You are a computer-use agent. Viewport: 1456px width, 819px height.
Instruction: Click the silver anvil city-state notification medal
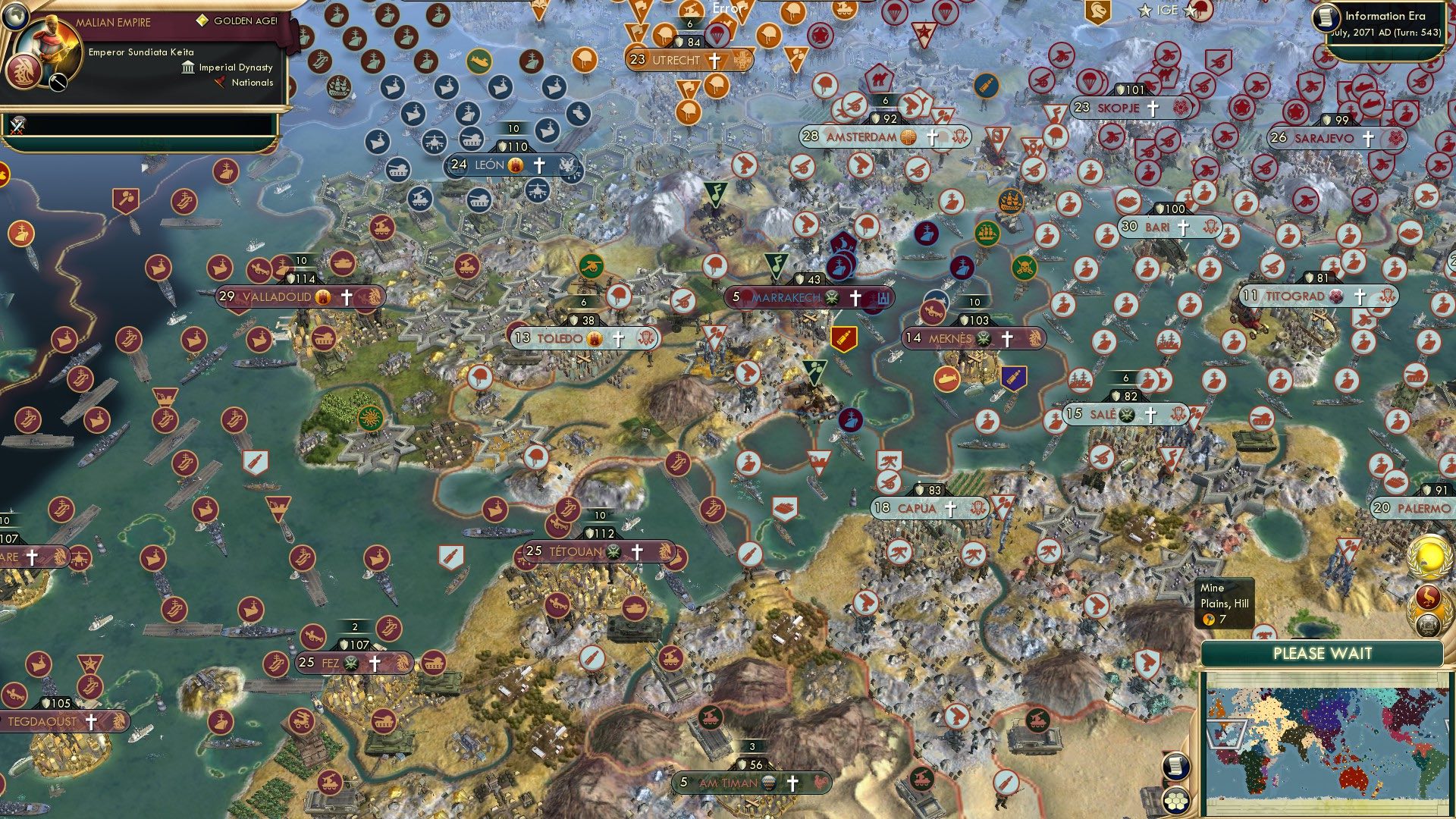coord(1429,624)
